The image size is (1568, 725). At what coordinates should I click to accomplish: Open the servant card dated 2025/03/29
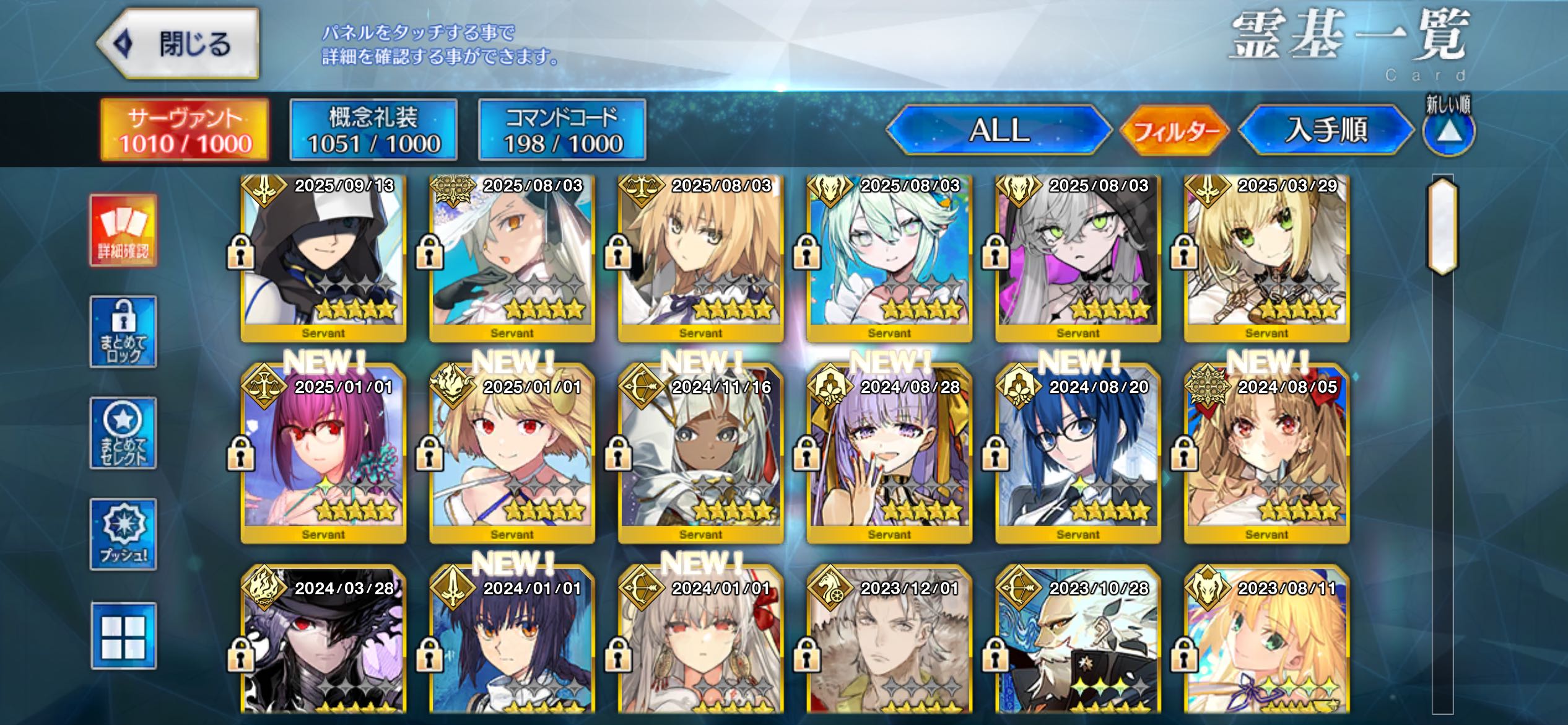1266,257
